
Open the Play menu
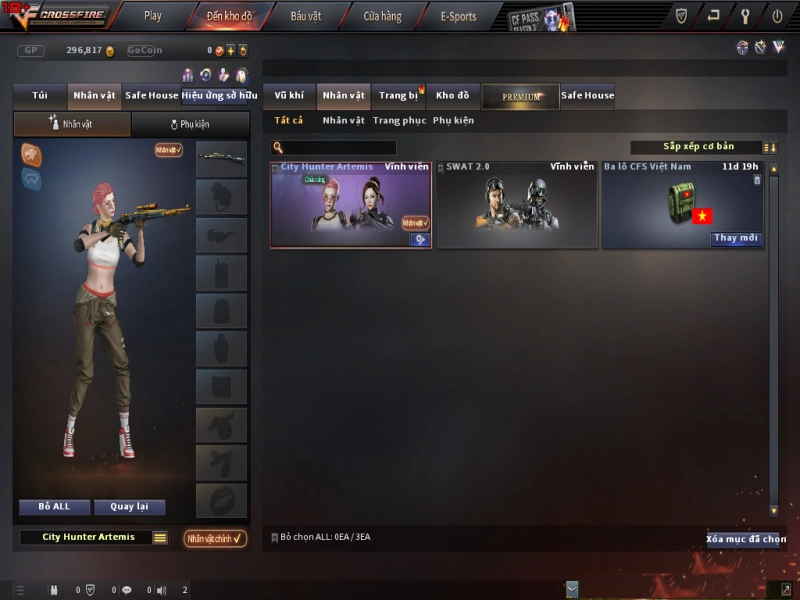click(152, 16)
